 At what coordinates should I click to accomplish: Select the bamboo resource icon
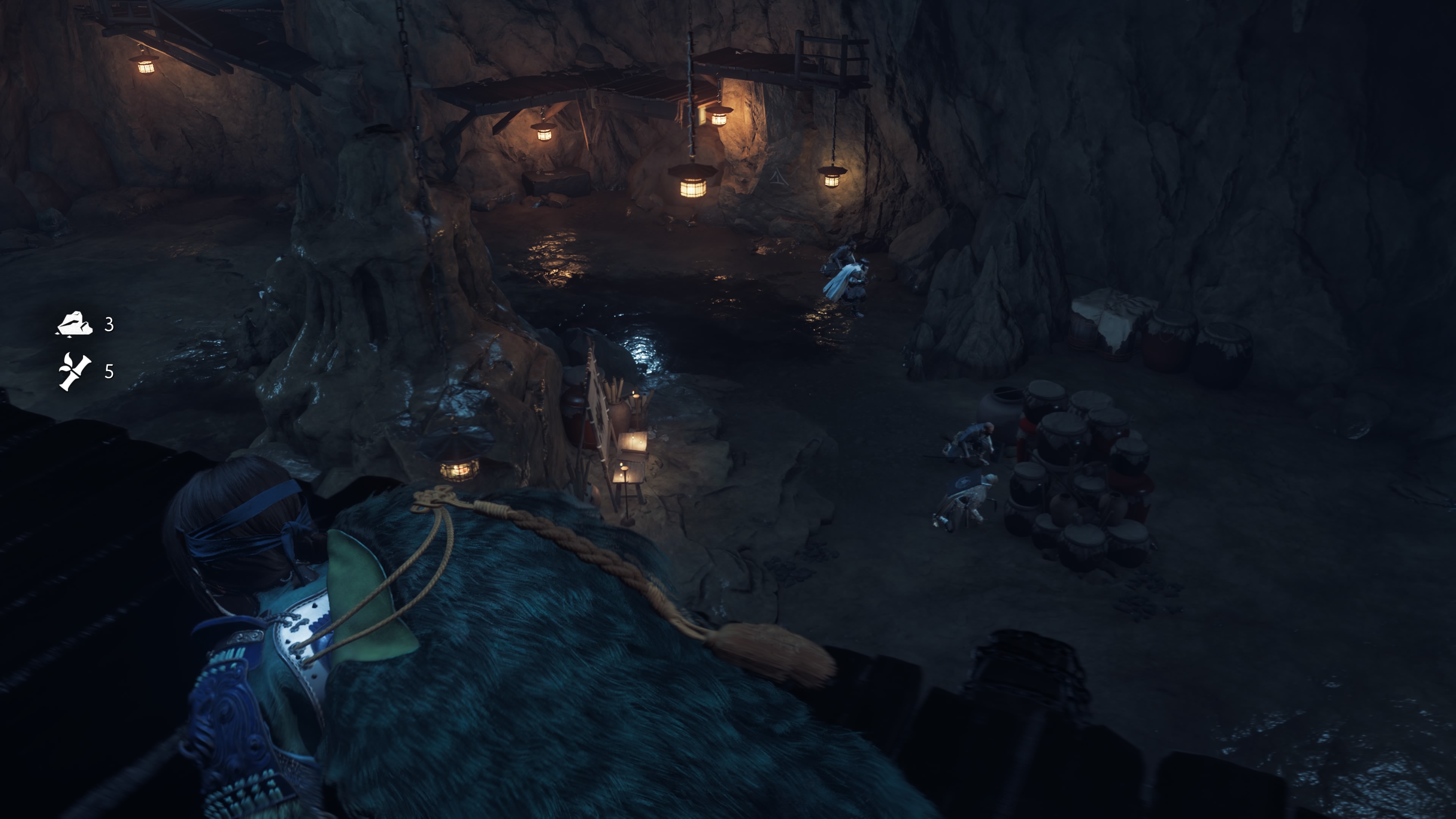(x=75, y=371)
